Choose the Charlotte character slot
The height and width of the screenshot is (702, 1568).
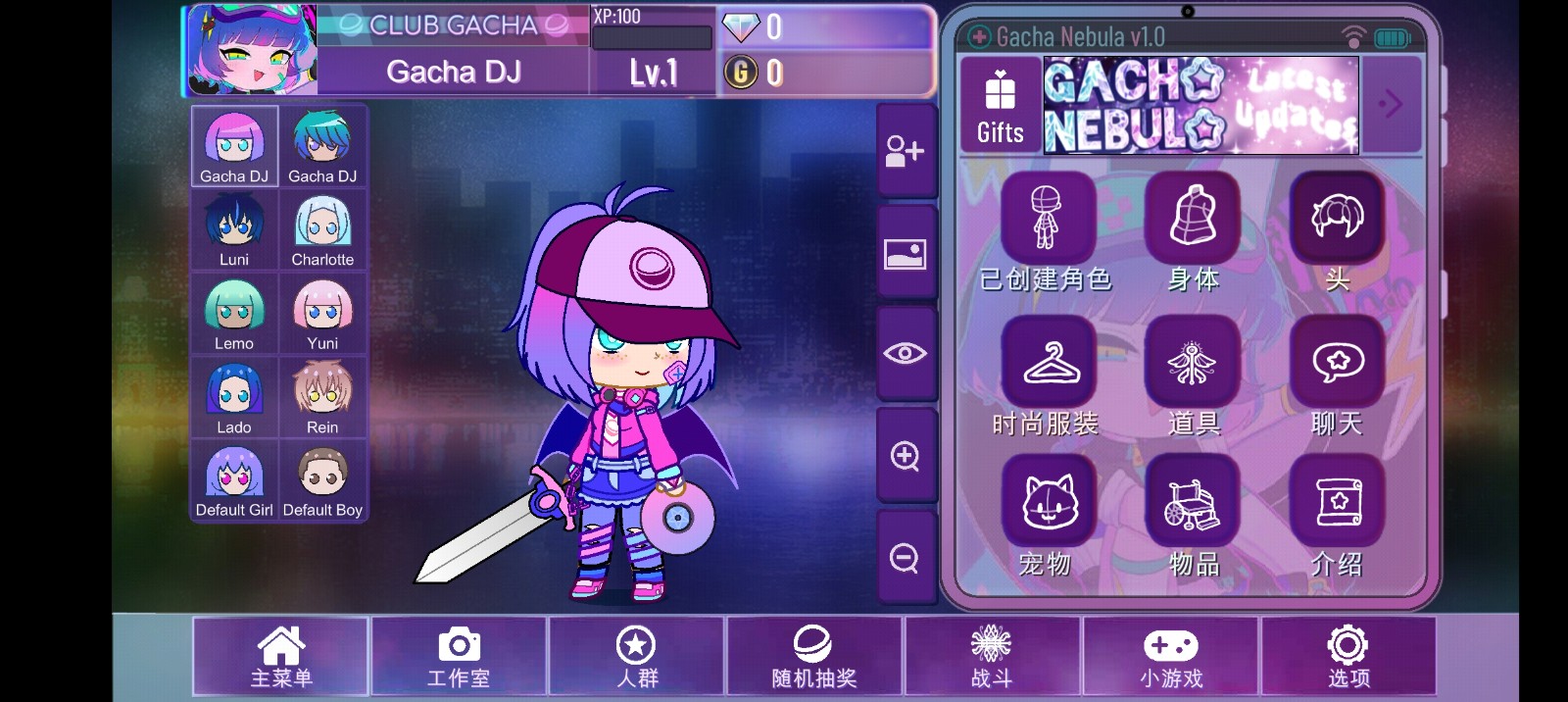click(x=322, y=230)
